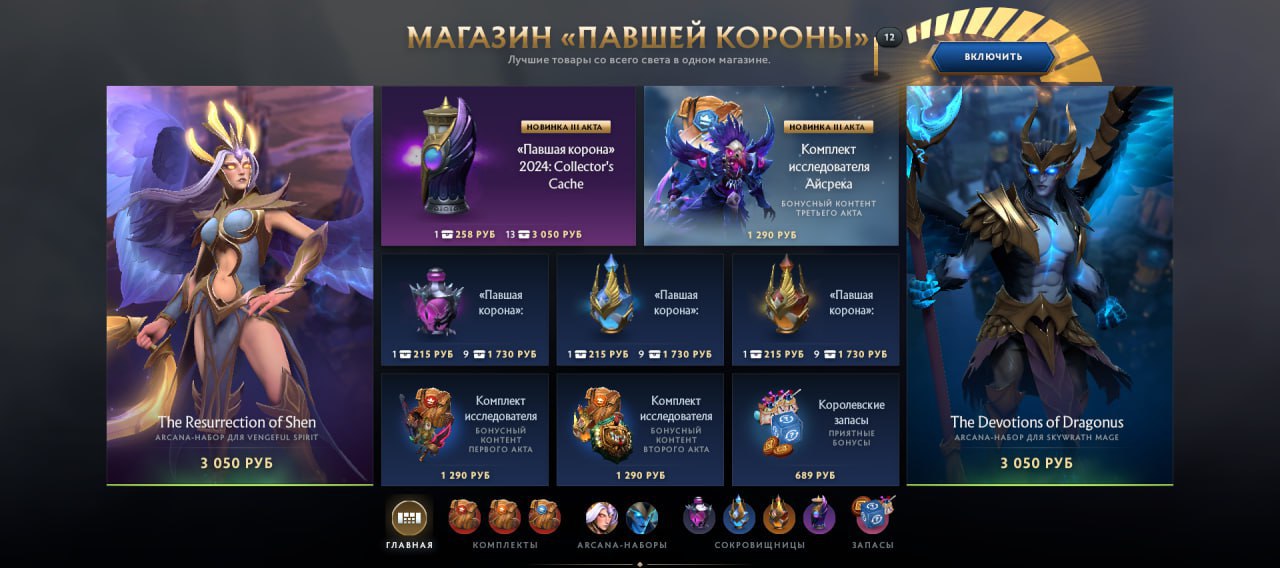Select the Vengeful Spirit portrait icon
This screenshot has height=568, width=1280.
tap(602, 517)
